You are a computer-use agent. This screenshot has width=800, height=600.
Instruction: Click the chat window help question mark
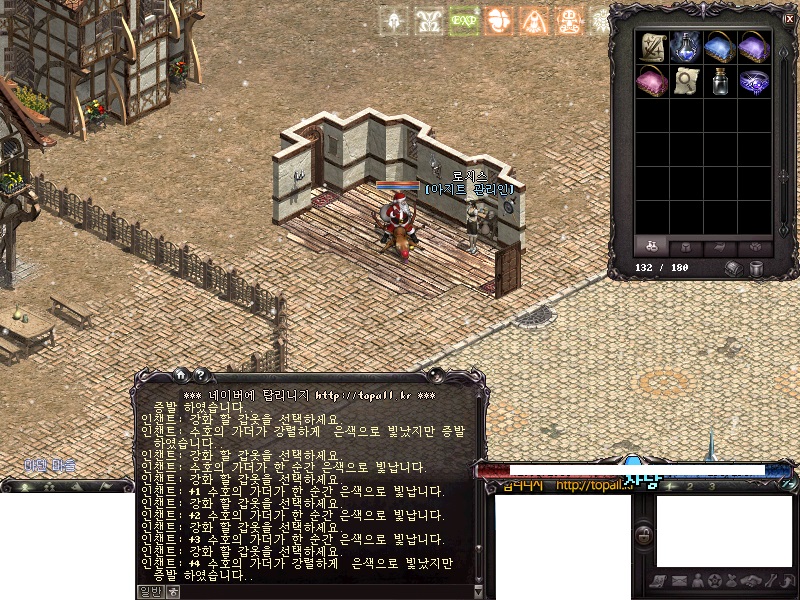tap(199, 375)
